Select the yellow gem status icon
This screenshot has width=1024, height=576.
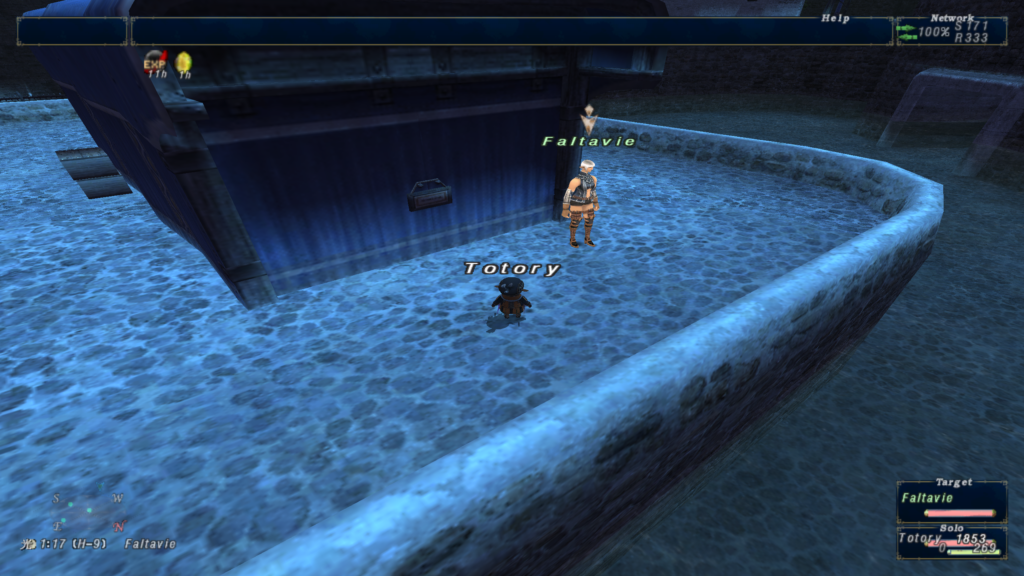[x=184, y=64]
